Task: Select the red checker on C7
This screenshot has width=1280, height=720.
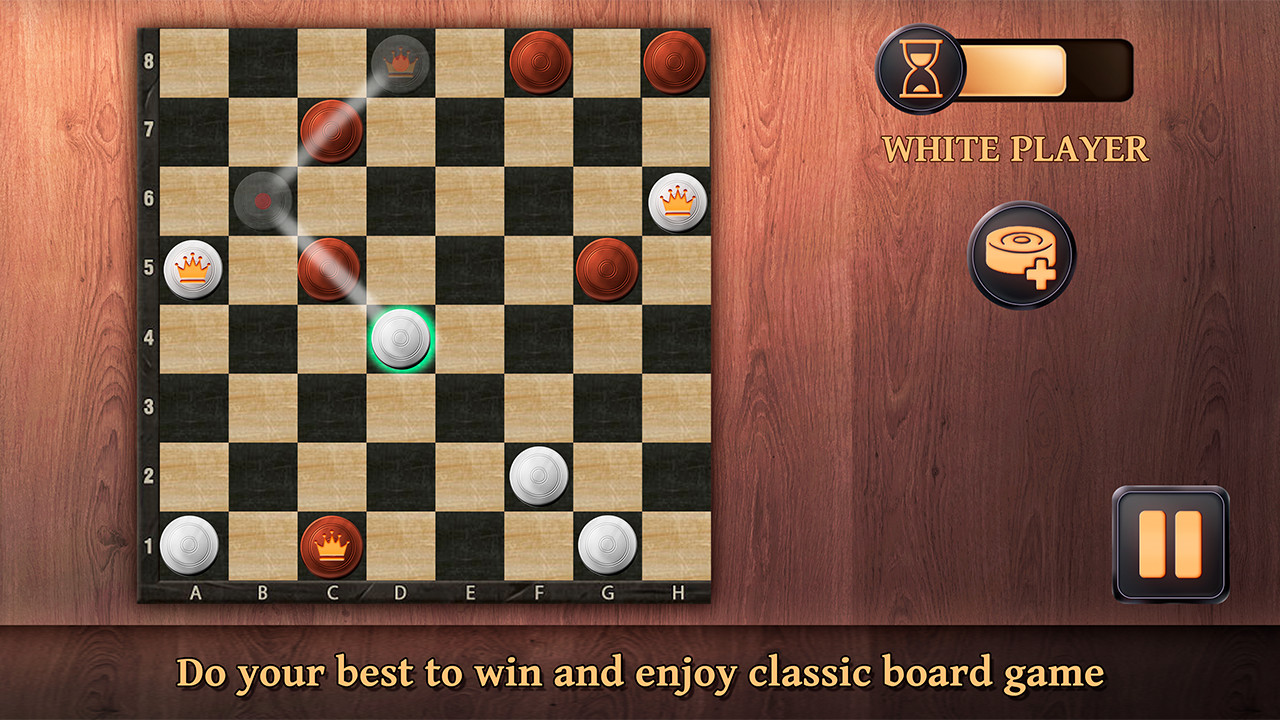Action: [x=330, y=130]
